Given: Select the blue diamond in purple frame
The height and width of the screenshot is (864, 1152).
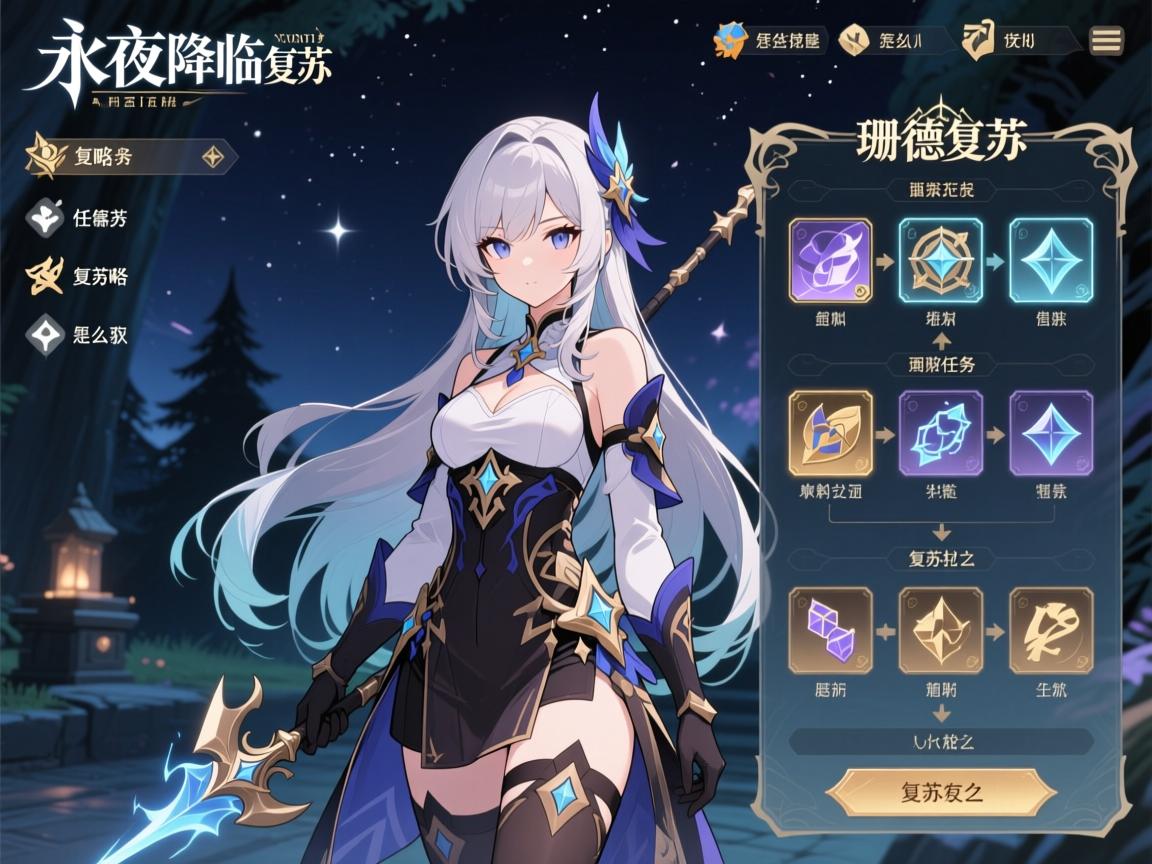Looking at the screenshot, I should [x=1051, y=432].
